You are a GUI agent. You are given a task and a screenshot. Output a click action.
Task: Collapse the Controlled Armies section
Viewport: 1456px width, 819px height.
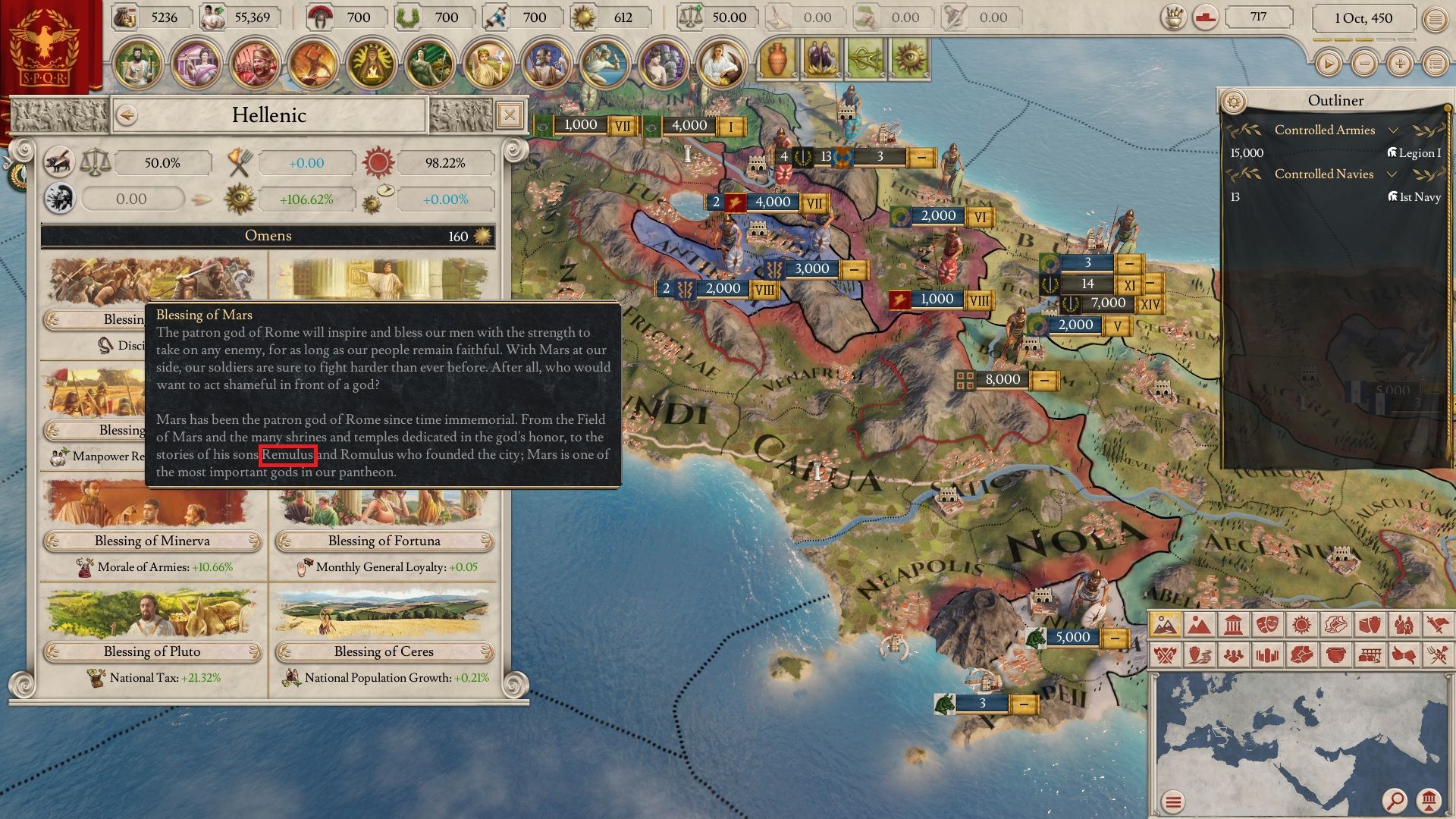1393,130
